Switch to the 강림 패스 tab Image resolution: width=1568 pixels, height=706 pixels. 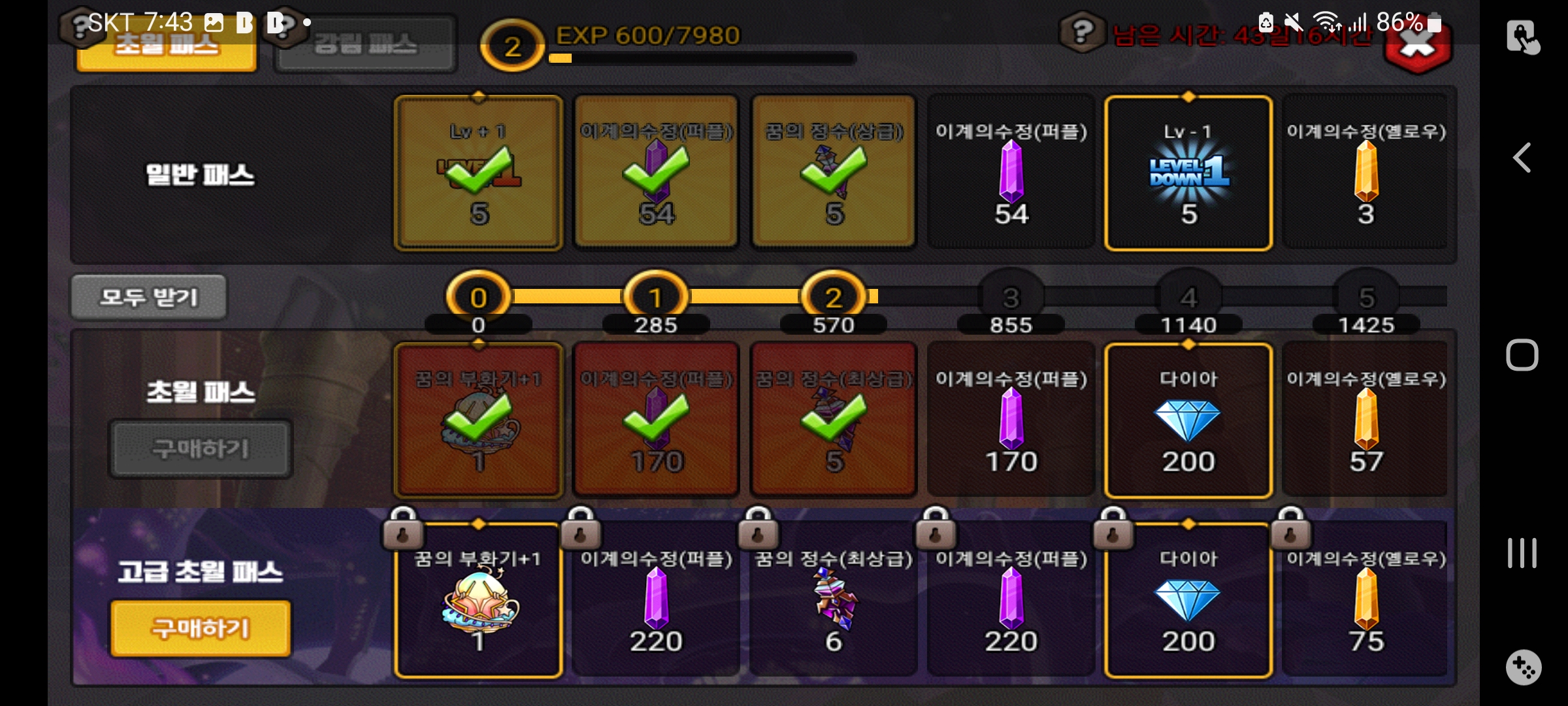click(365, 44)
